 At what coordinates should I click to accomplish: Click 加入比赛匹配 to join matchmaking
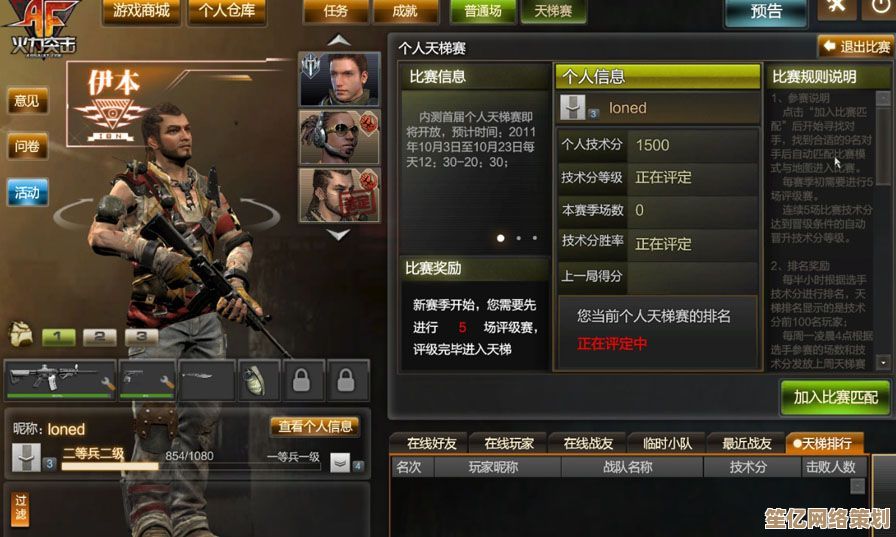click(835, 397)
